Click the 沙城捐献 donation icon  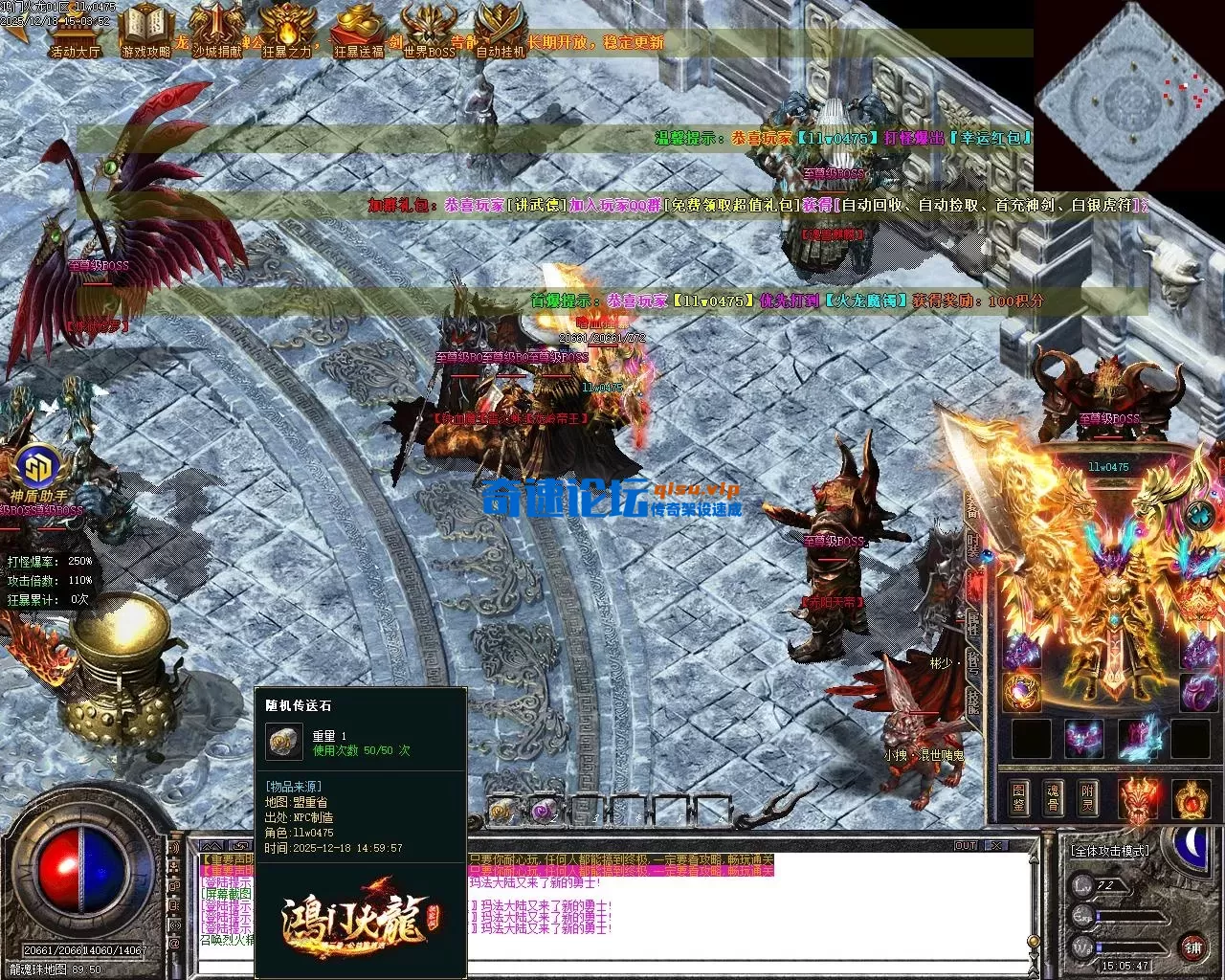[x=216, y=31]
